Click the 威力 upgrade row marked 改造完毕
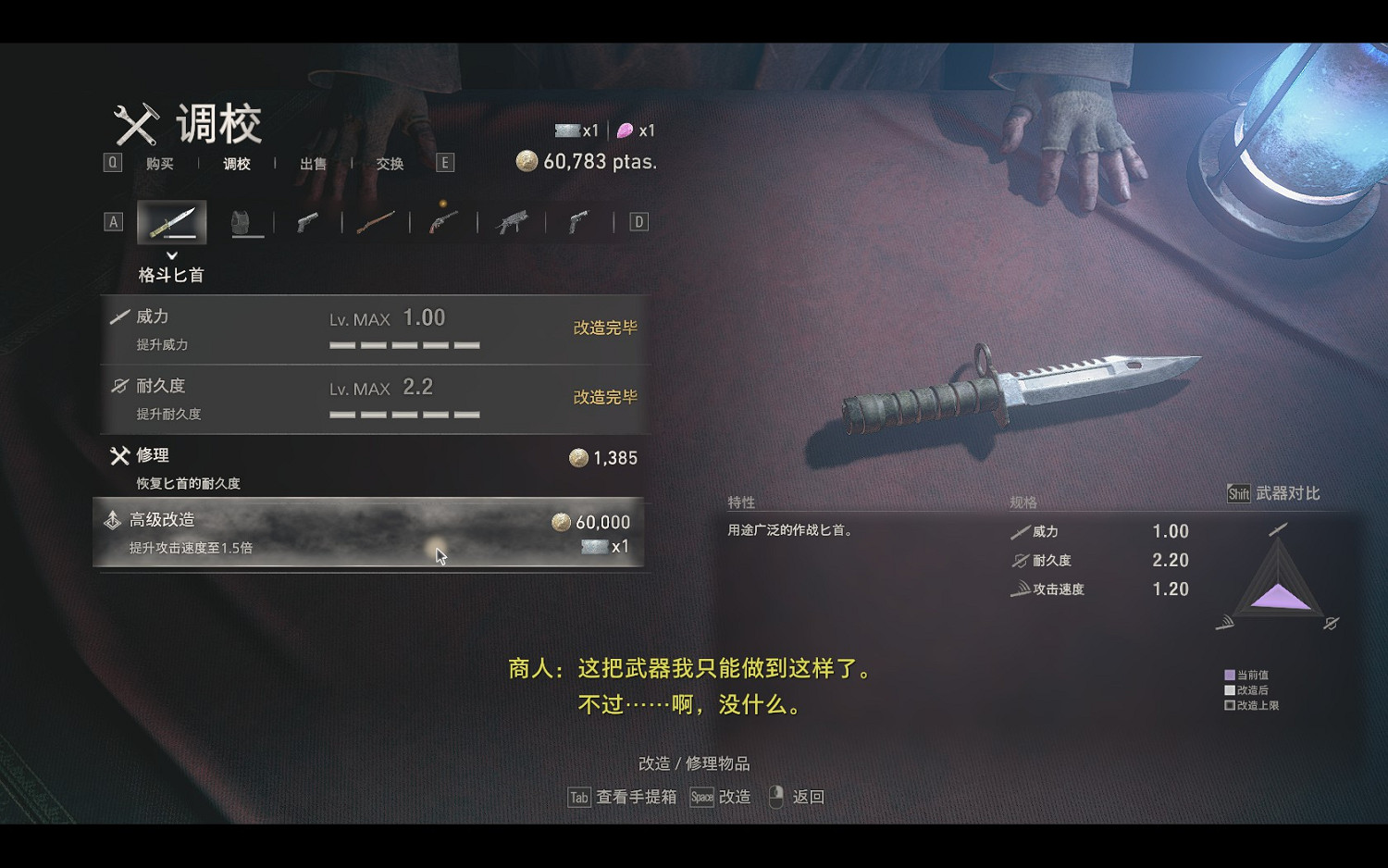 [x=370, y=329]
